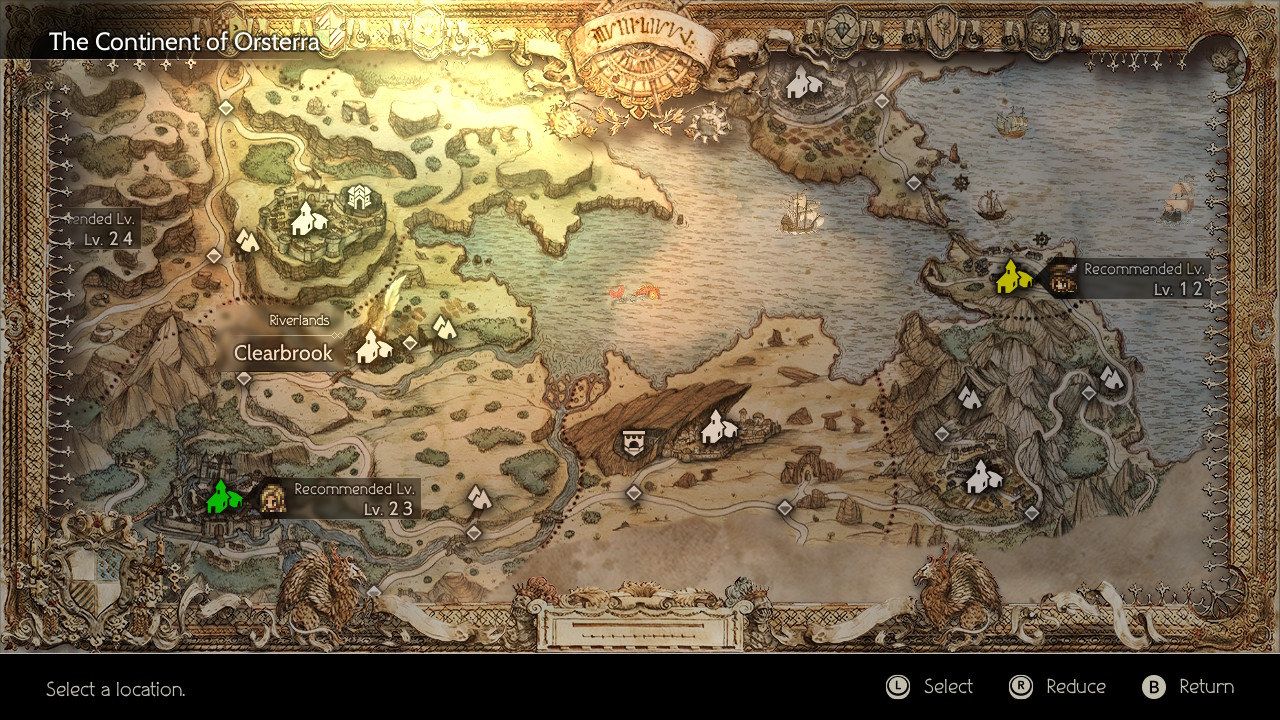Click the cave marker right of Clearbrook
The height and width of the screenshot is (720, 1280).
[442, 327]
